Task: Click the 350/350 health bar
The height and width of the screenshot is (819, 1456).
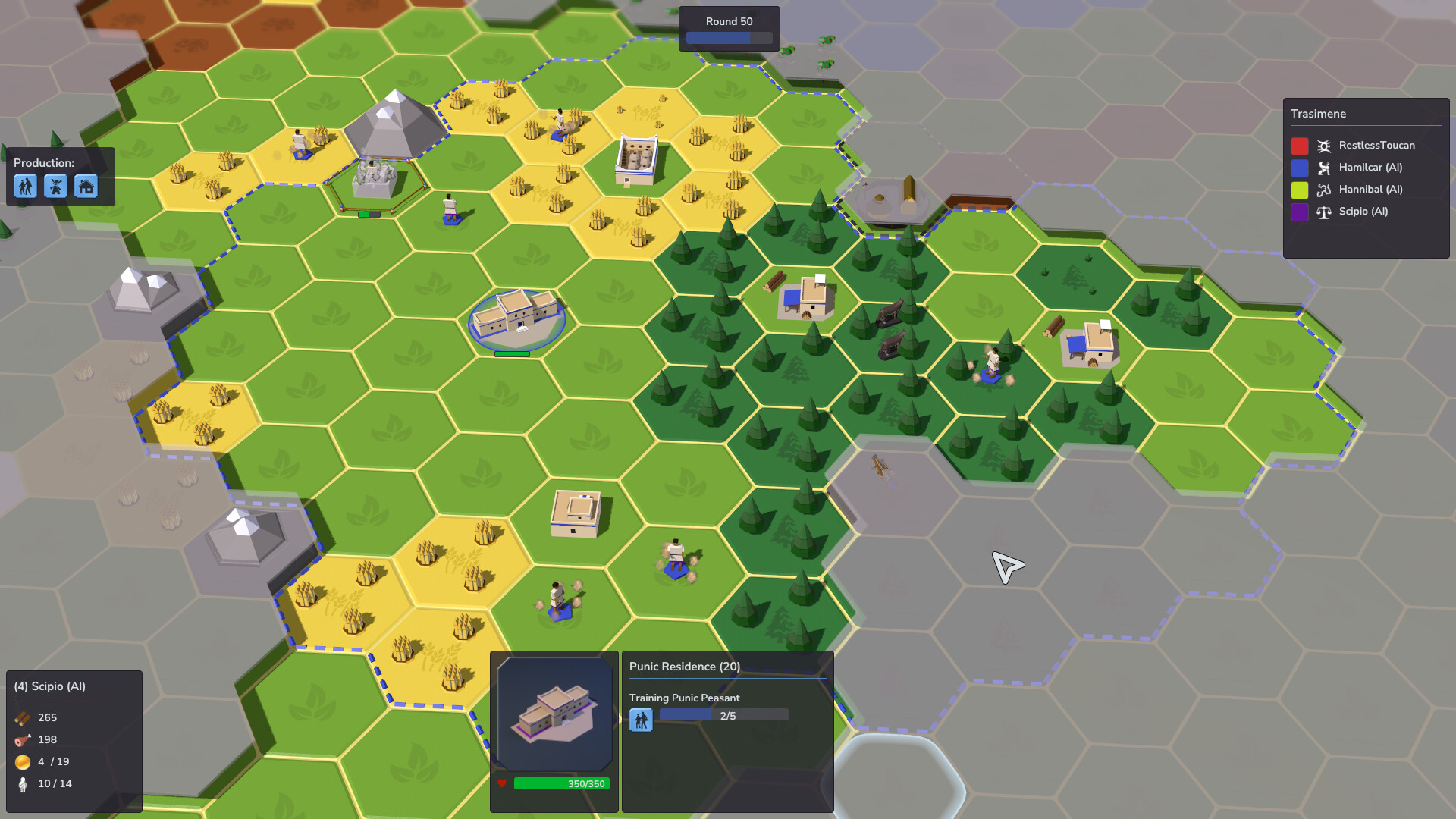Action: (560, 783)
